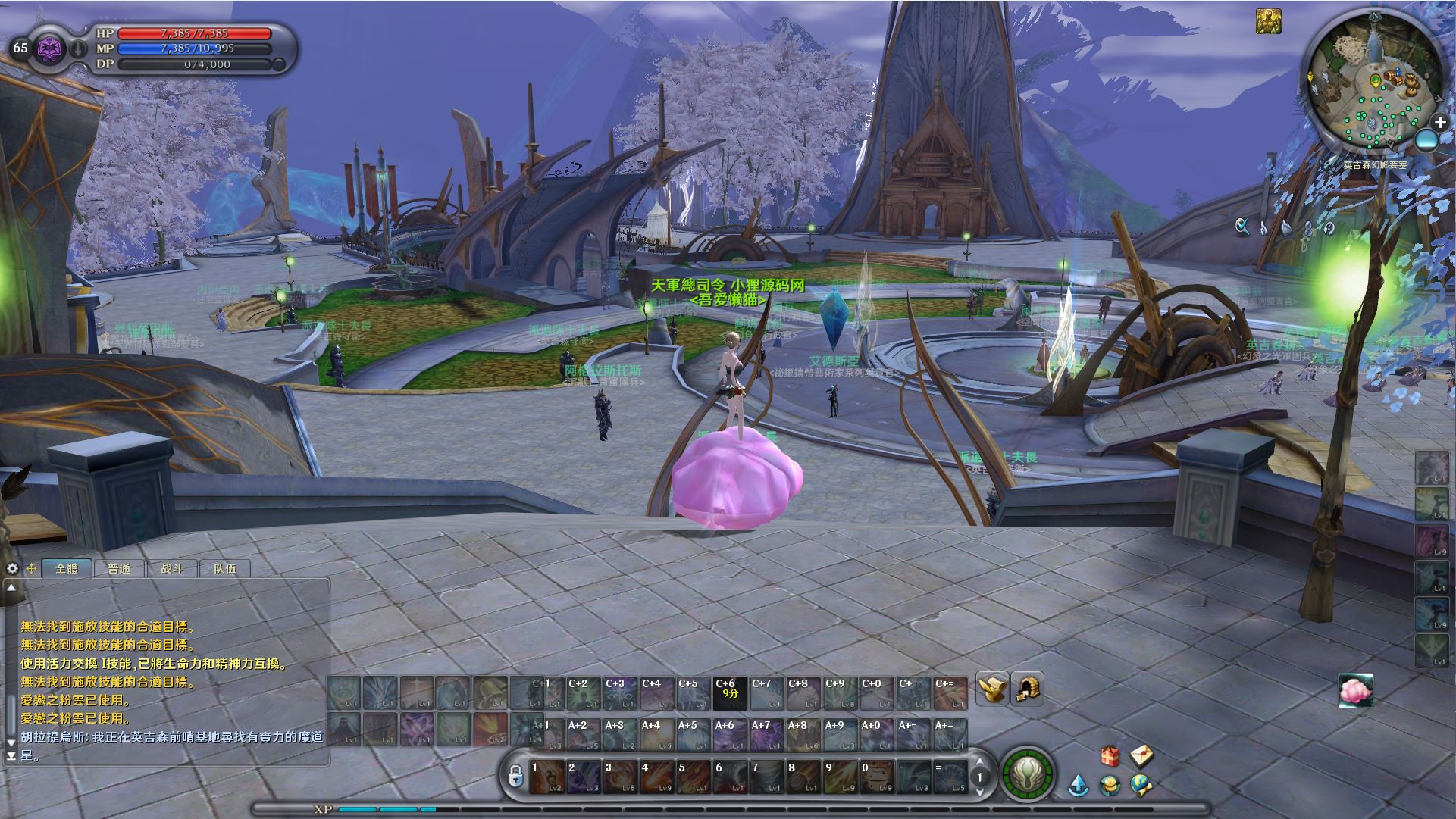Use the skill in hotbar slot 1

[546, 777]
